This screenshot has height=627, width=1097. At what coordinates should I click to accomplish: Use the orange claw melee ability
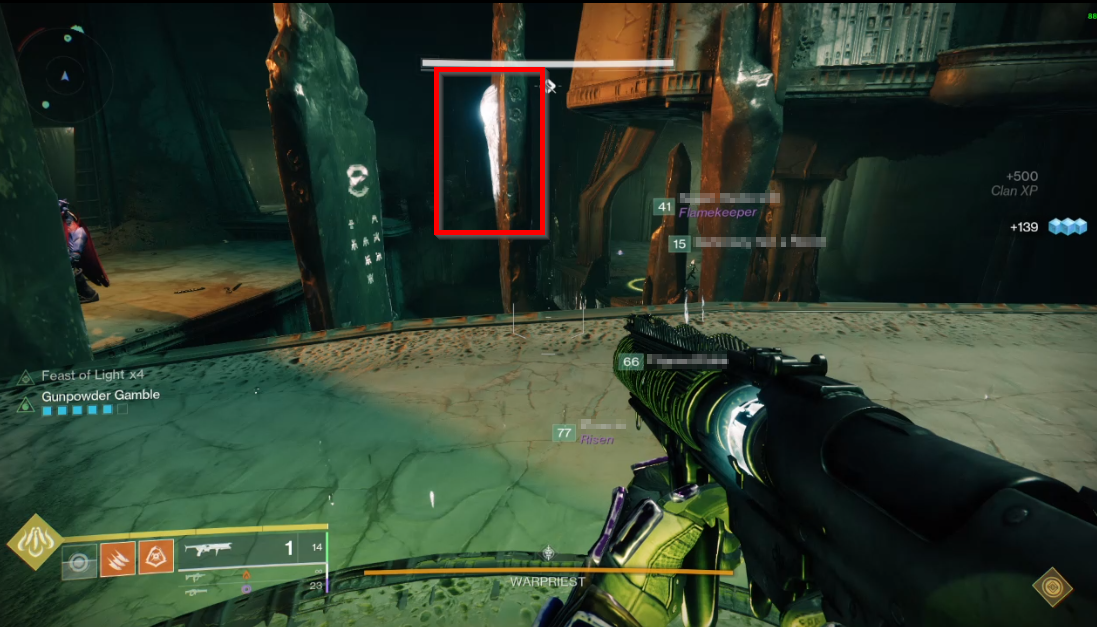click(118, 557)
